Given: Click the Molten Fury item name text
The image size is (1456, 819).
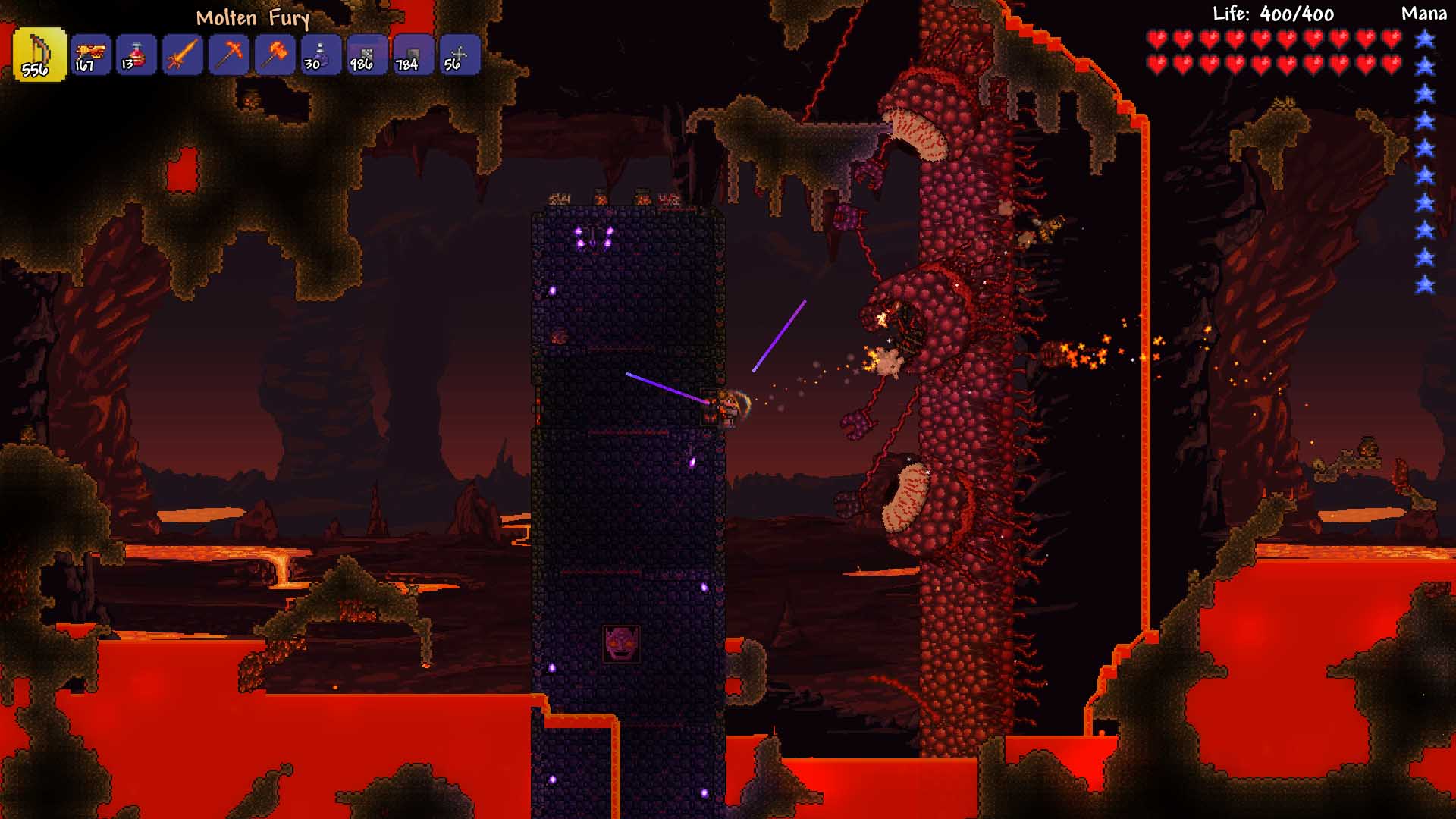Looking at the screenshot, I should (x=255, y=19).
